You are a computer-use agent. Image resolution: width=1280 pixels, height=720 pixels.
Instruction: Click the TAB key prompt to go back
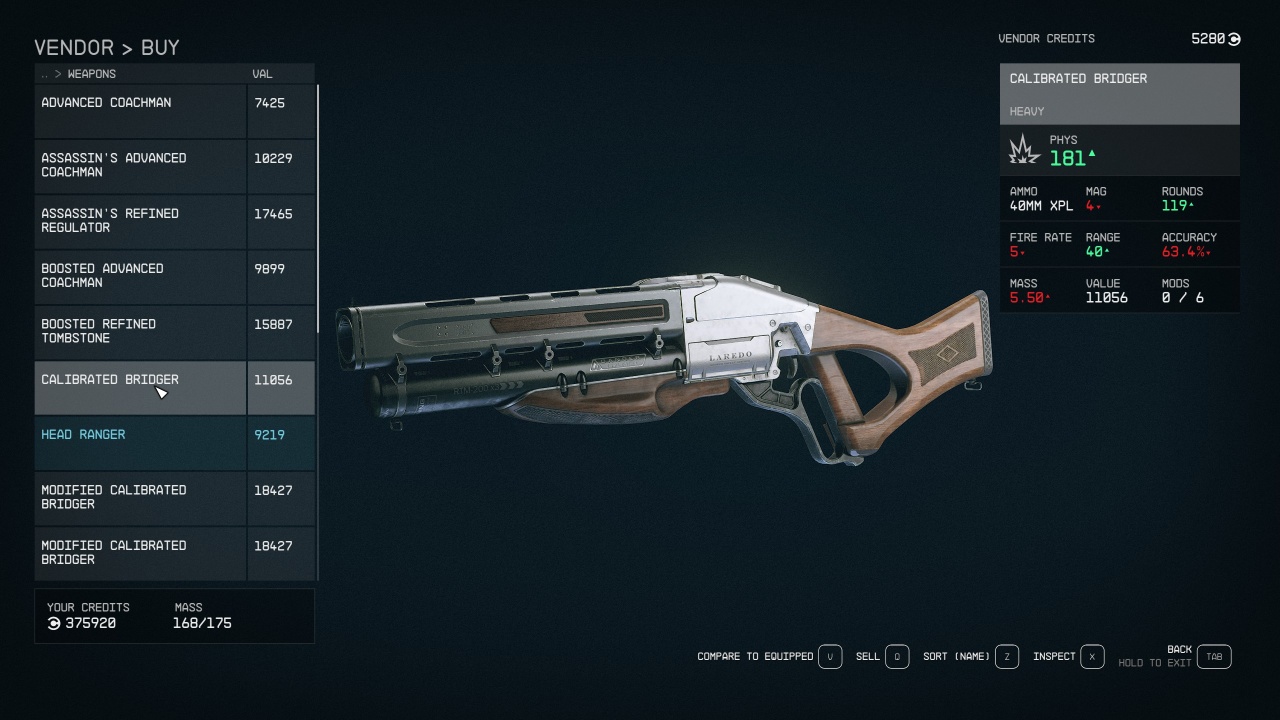pos(1214,657)
